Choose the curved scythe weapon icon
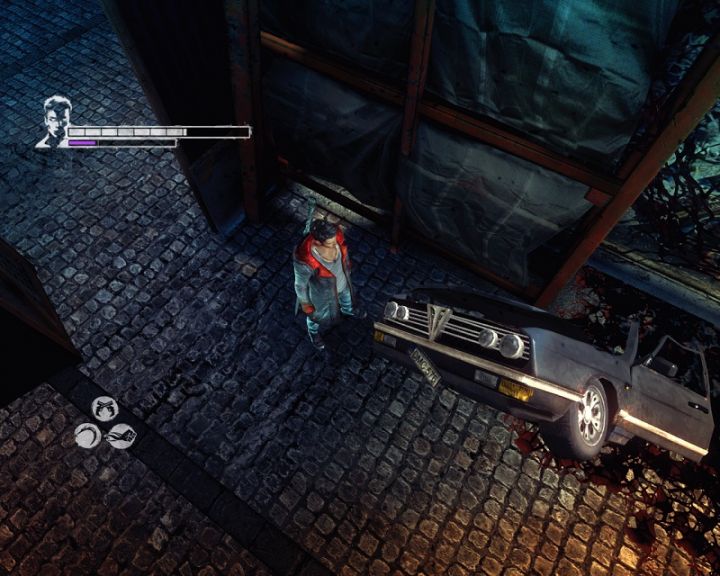This screenshot has width=720, height=576. tap(87, 435)
